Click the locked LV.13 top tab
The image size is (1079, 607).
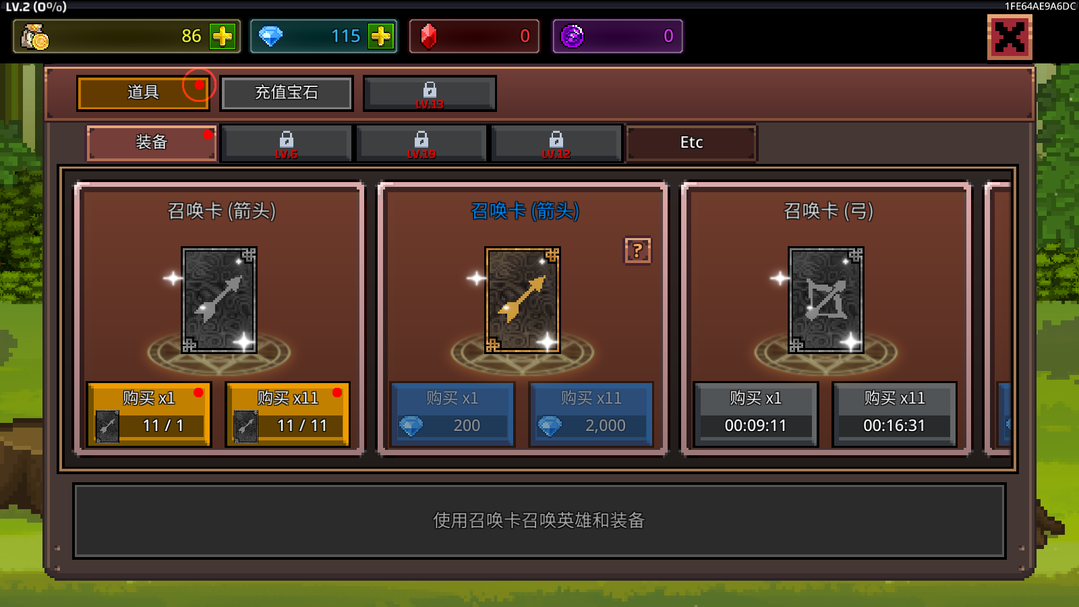(429, 94)
